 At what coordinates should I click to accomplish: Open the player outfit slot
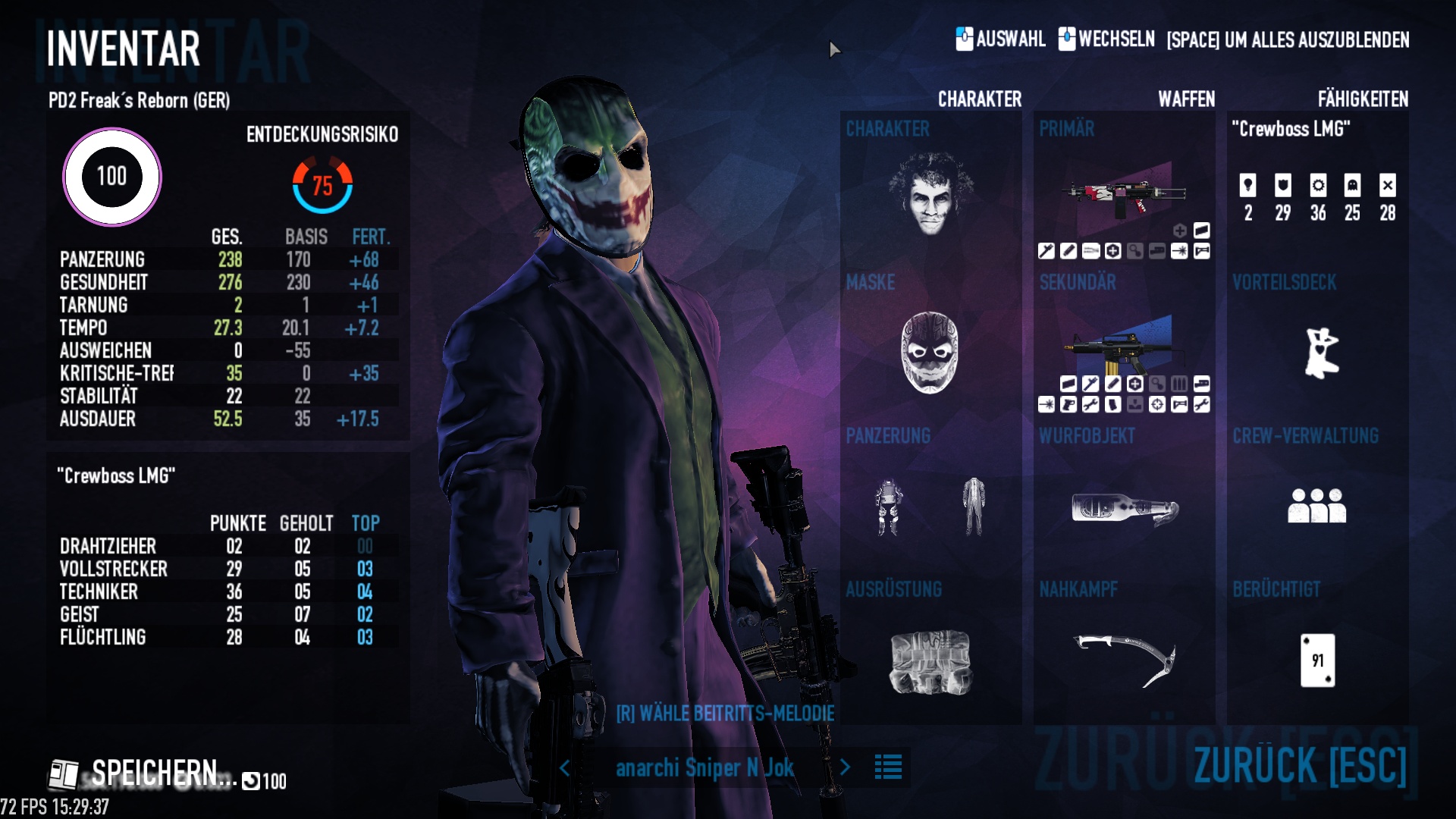pos(974,507)
